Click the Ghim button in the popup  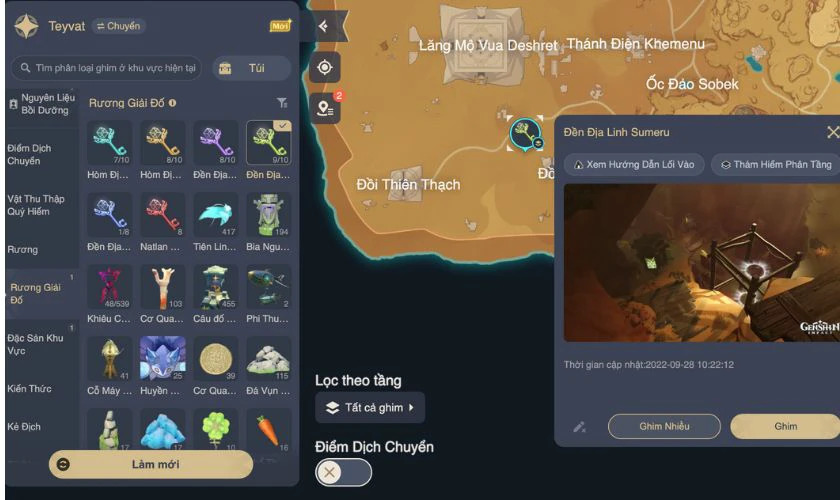[x=785, y=426]
